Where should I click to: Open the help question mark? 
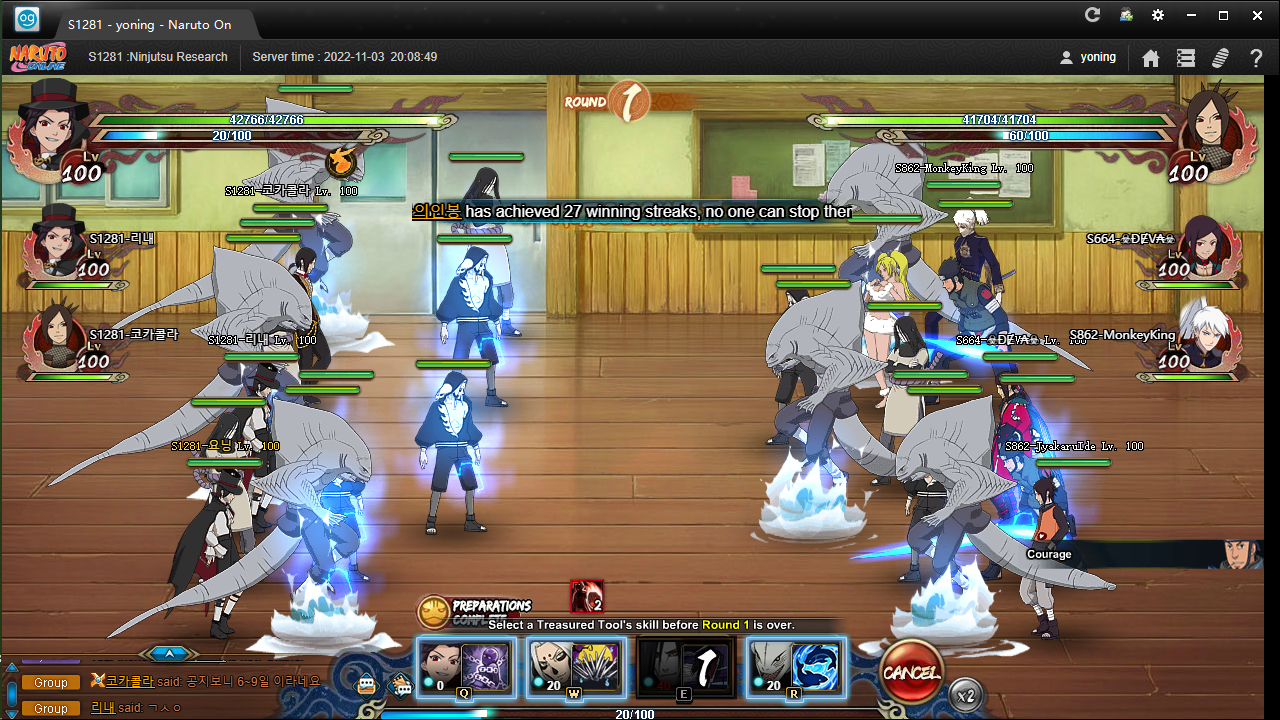click(x=1256, y=58)
